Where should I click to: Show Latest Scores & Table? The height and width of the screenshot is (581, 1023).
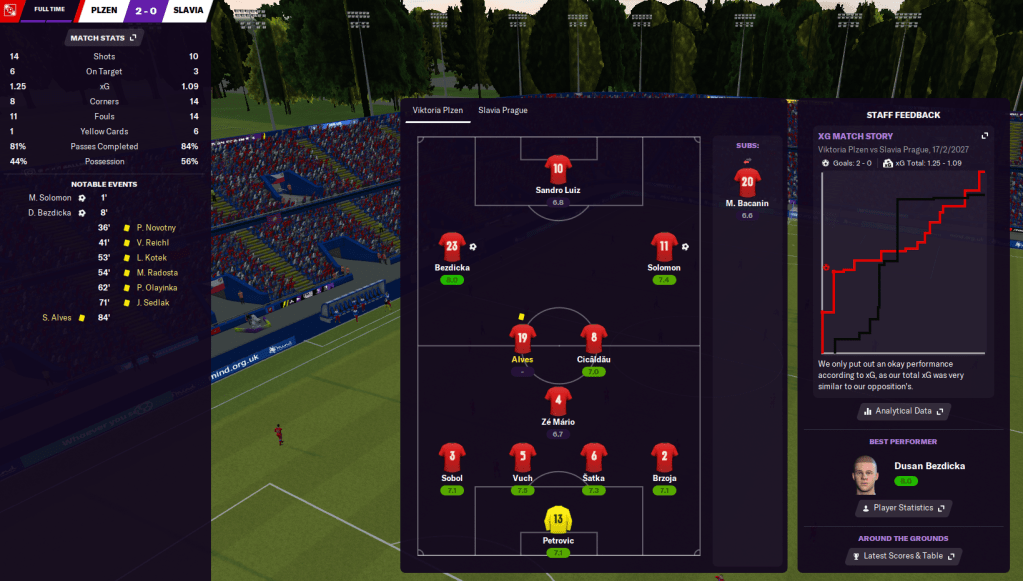pos(903,556)
